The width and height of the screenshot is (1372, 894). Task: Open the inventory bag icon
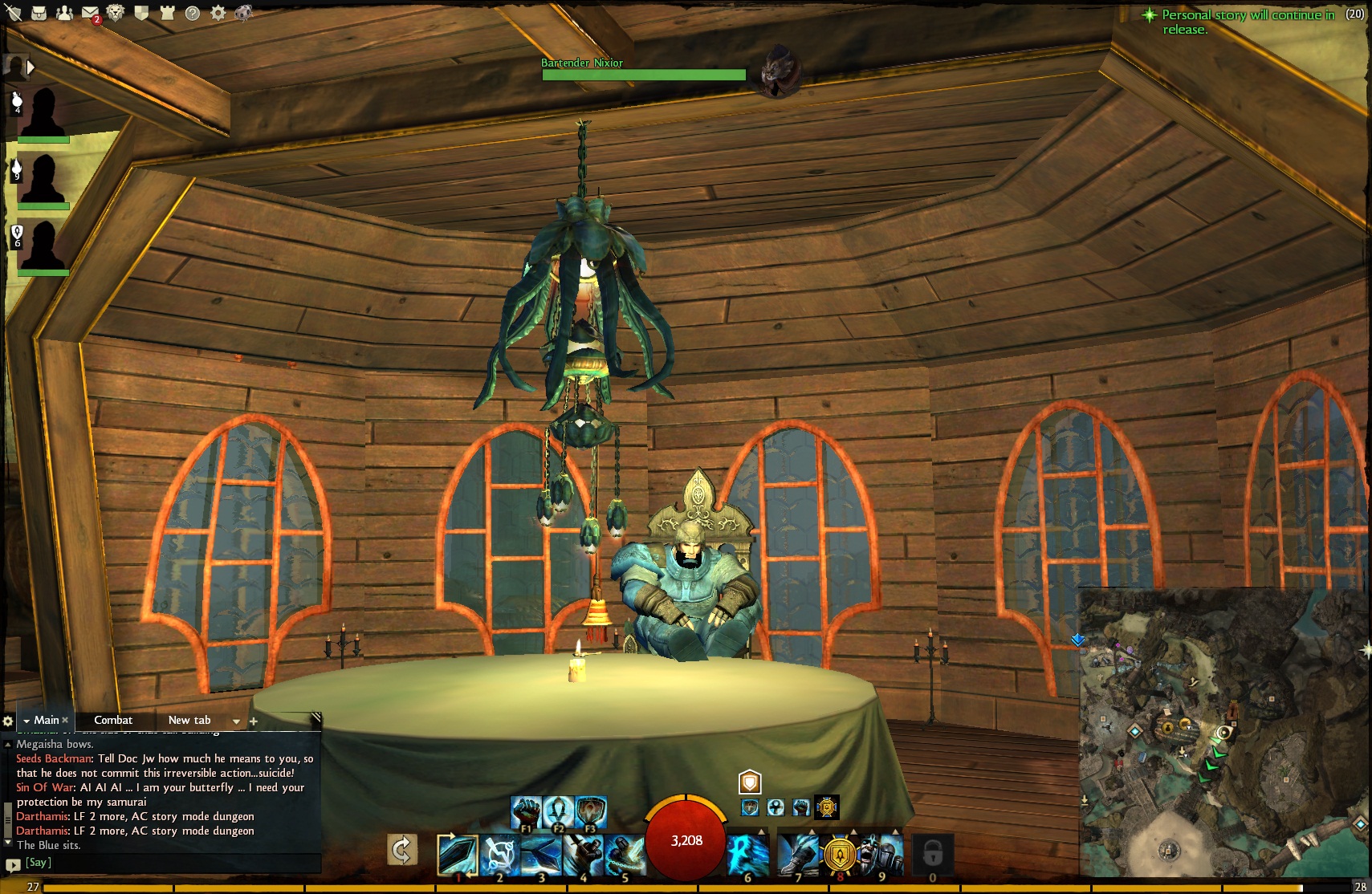[x=39, y=13]
